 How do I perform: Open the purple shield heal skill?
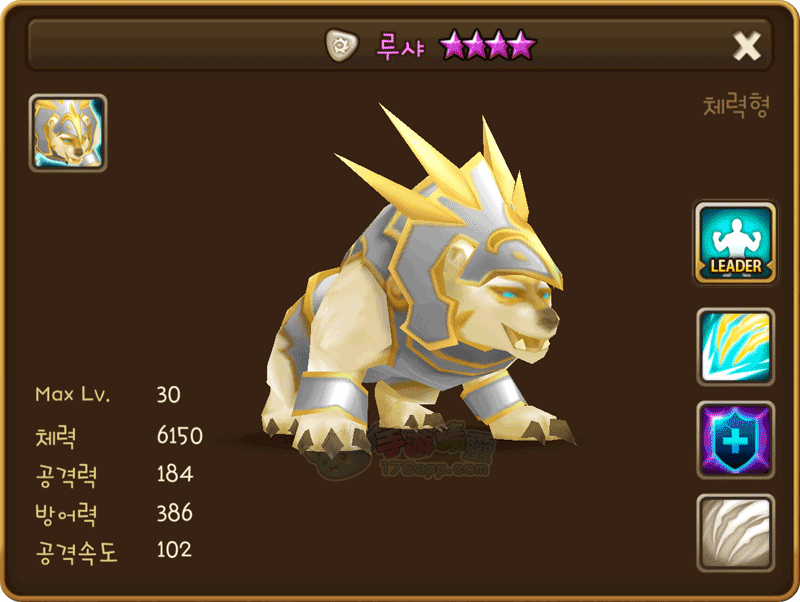click(736, 440)
